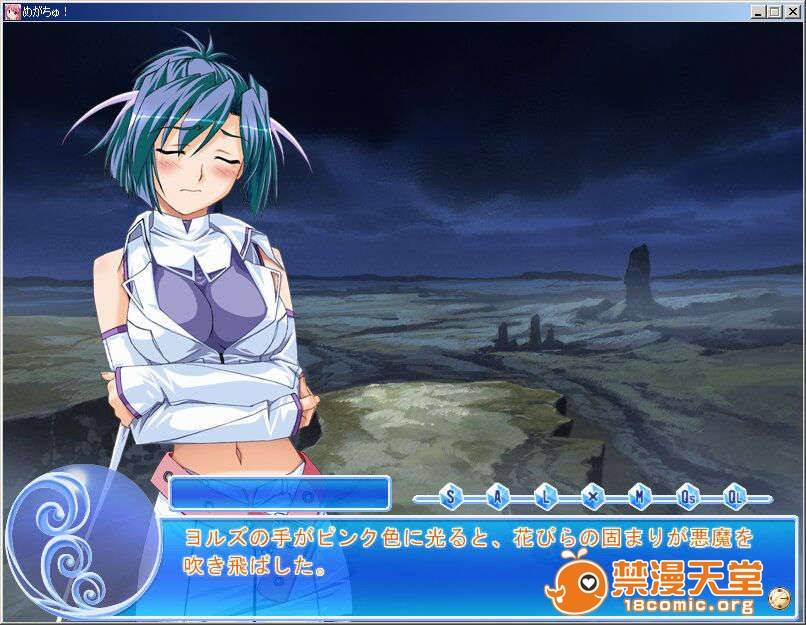Quick load with the QL button

point(734,495)
